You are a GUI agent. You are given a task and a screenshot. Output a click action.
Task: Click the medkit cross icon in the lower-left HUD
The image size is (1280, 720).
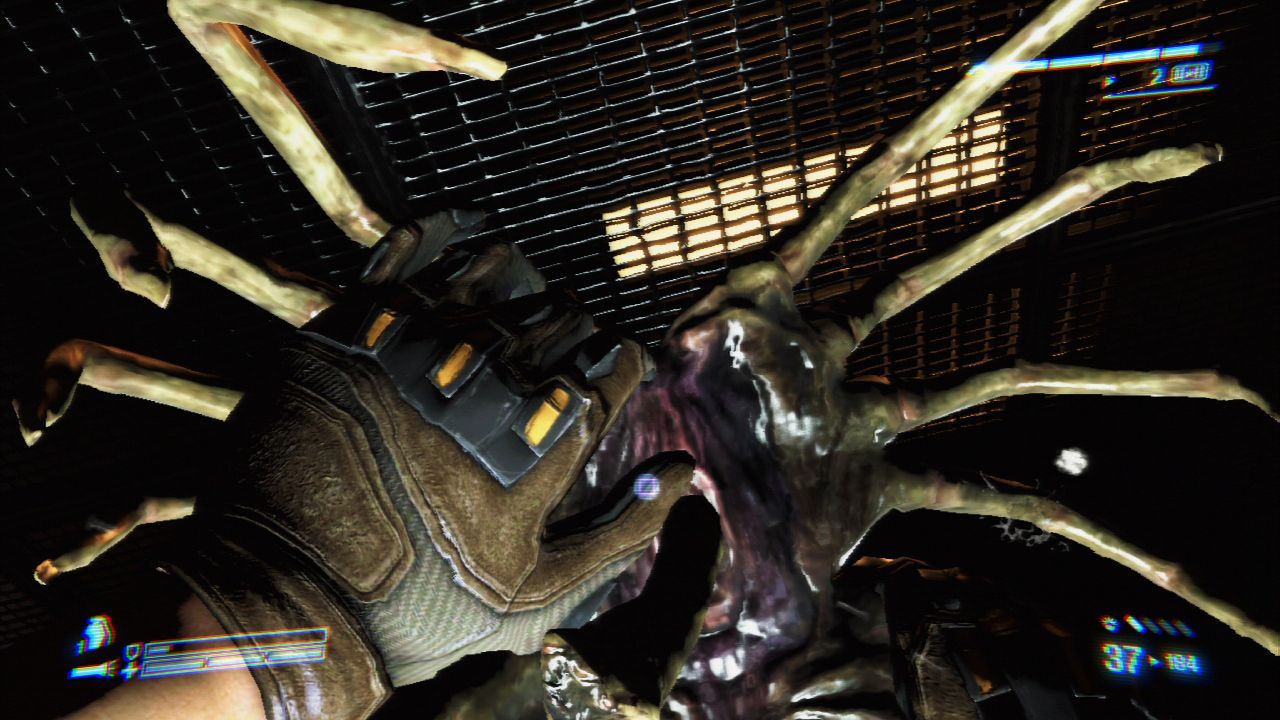[130, 670]
